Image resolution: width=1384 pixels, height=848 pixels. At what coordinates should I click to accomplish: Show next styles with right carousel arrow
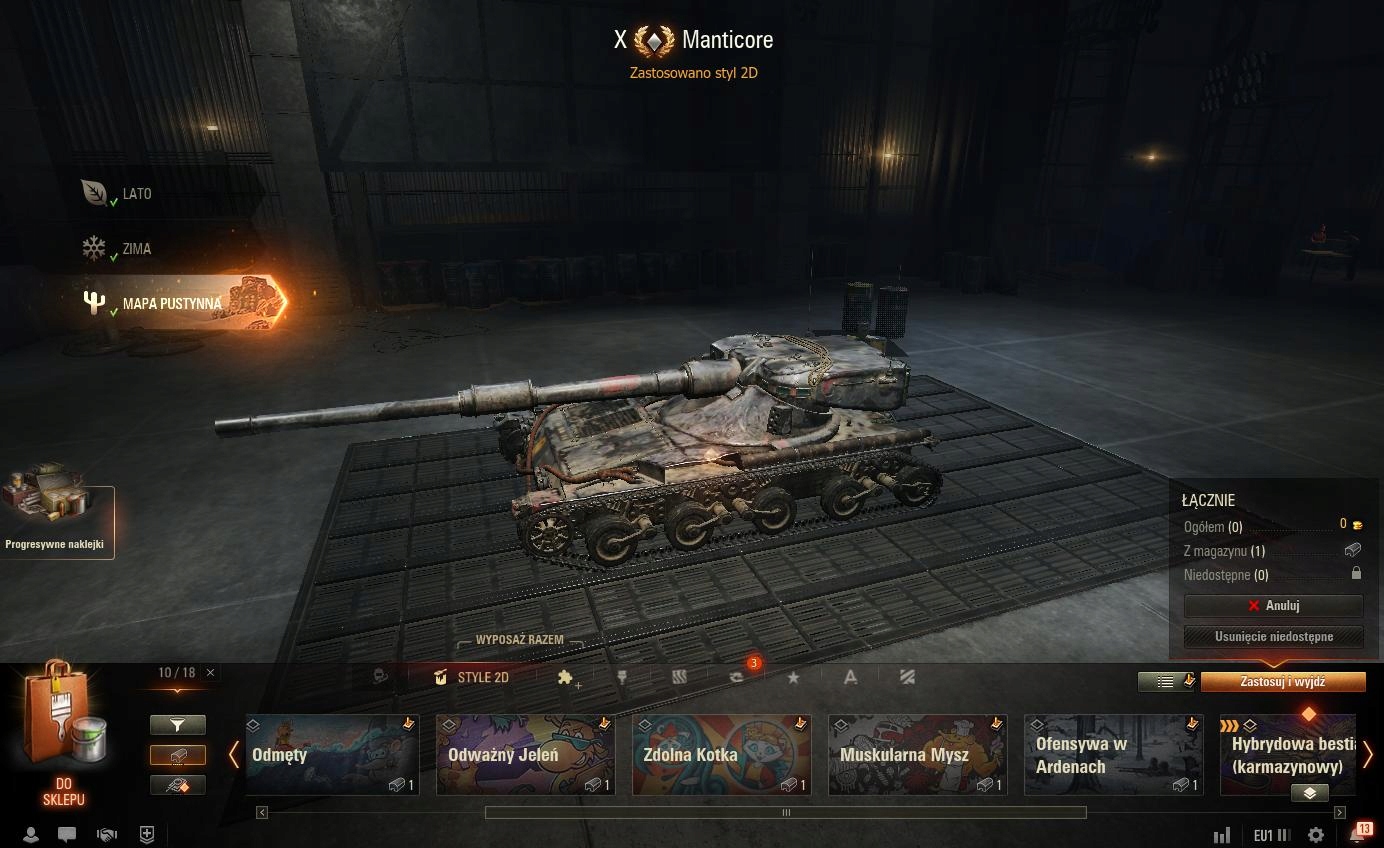pos(1367,755)
